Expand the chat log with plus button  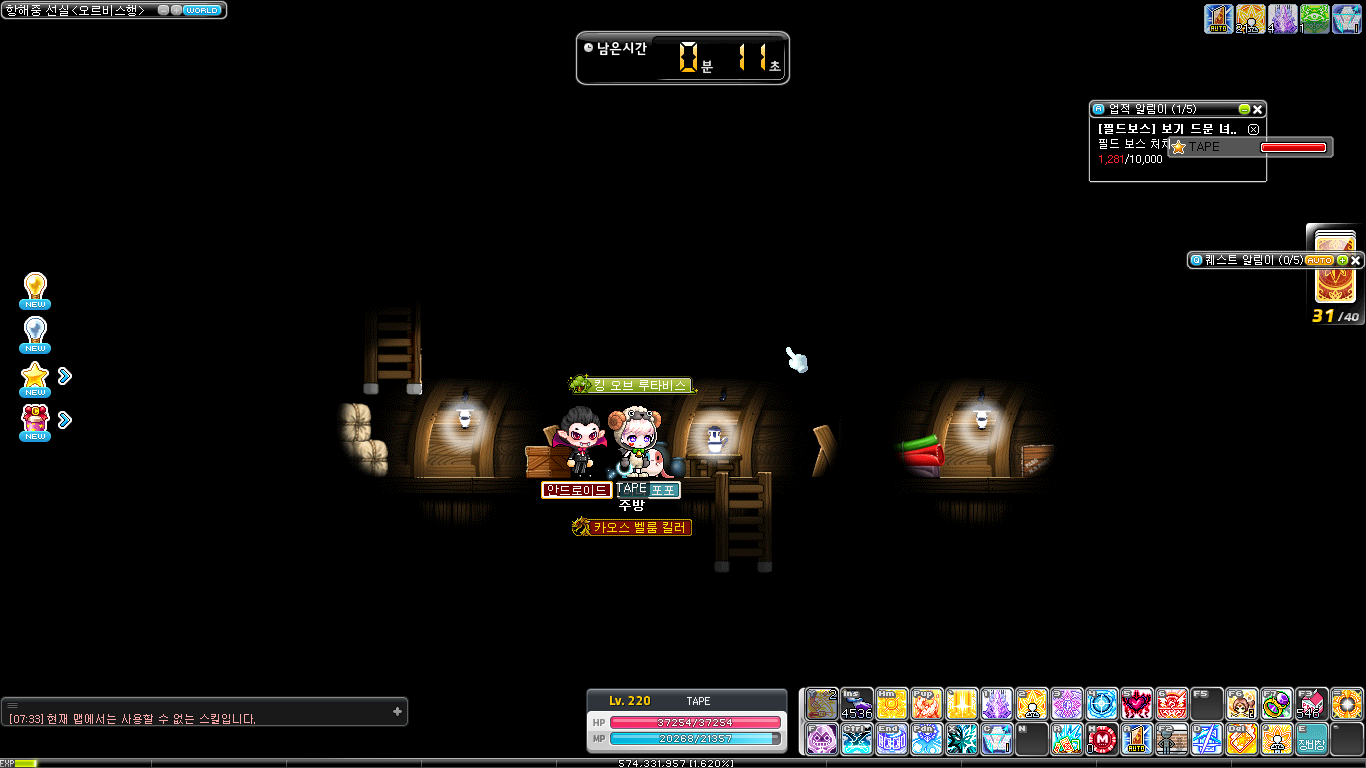click(397, 711)
